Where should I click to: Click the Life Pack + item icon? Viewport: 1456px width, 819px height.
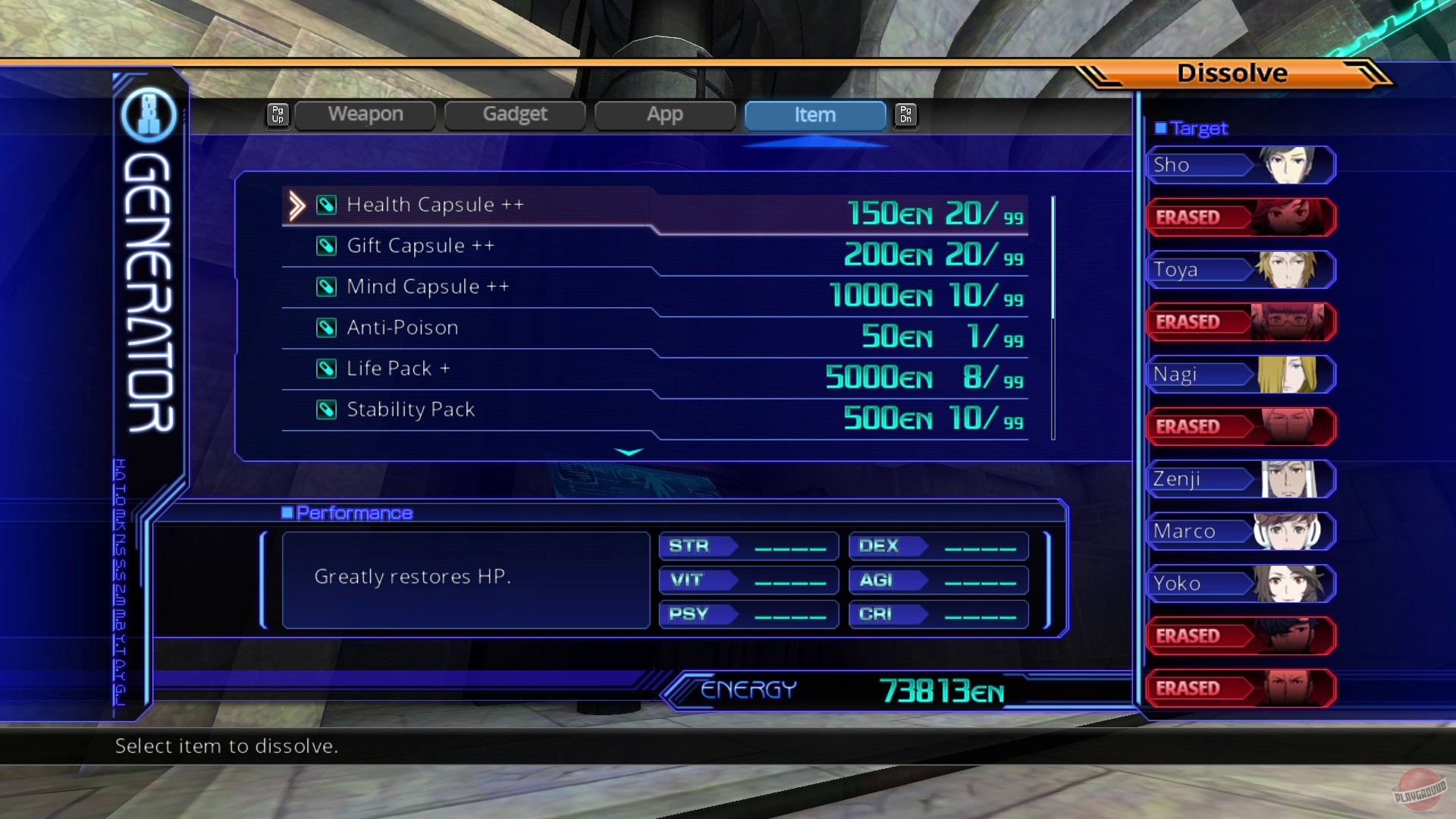pos(326,369)
